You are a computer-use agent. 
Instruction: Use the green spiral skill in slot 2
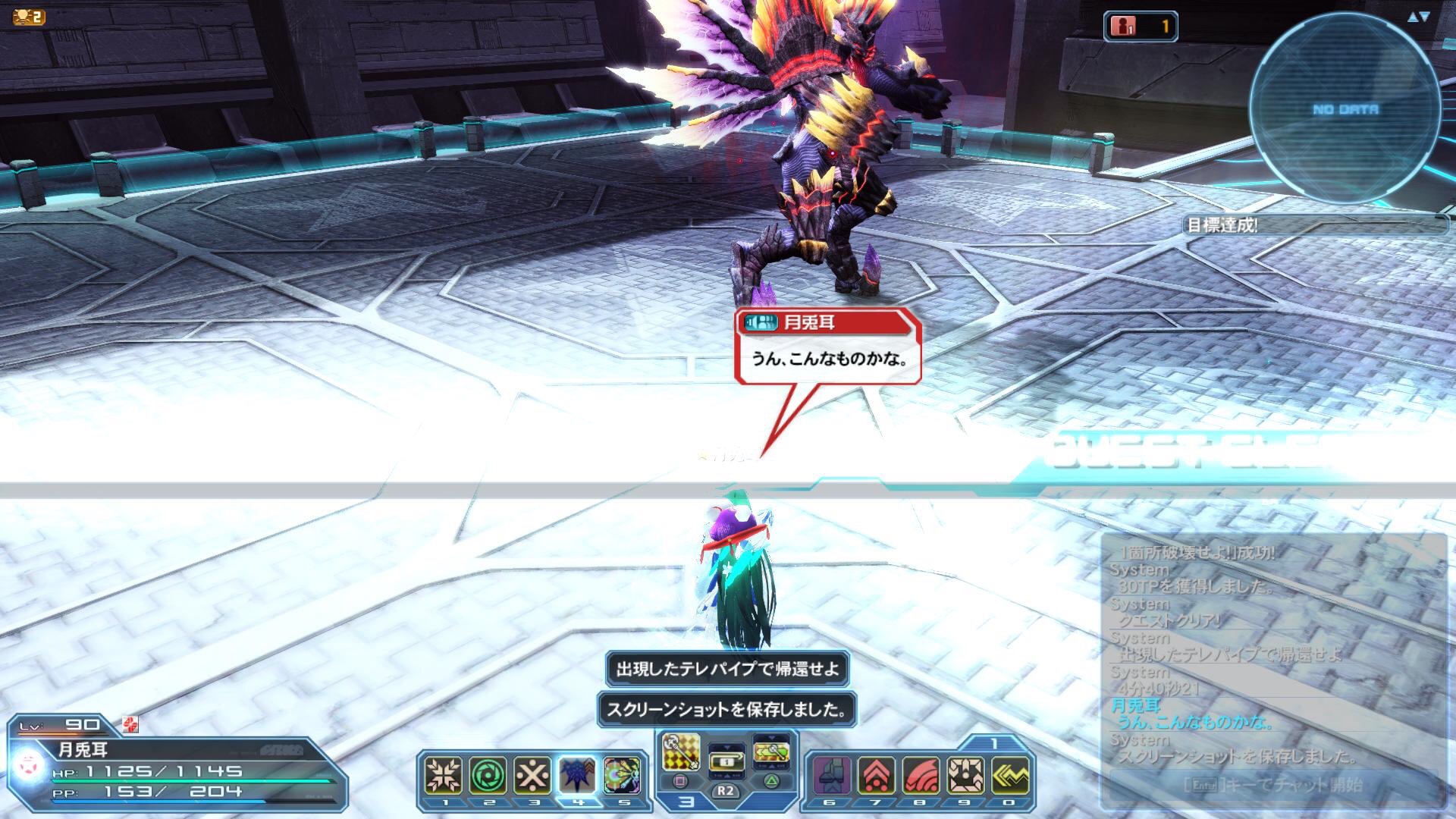tap(488, 775)
